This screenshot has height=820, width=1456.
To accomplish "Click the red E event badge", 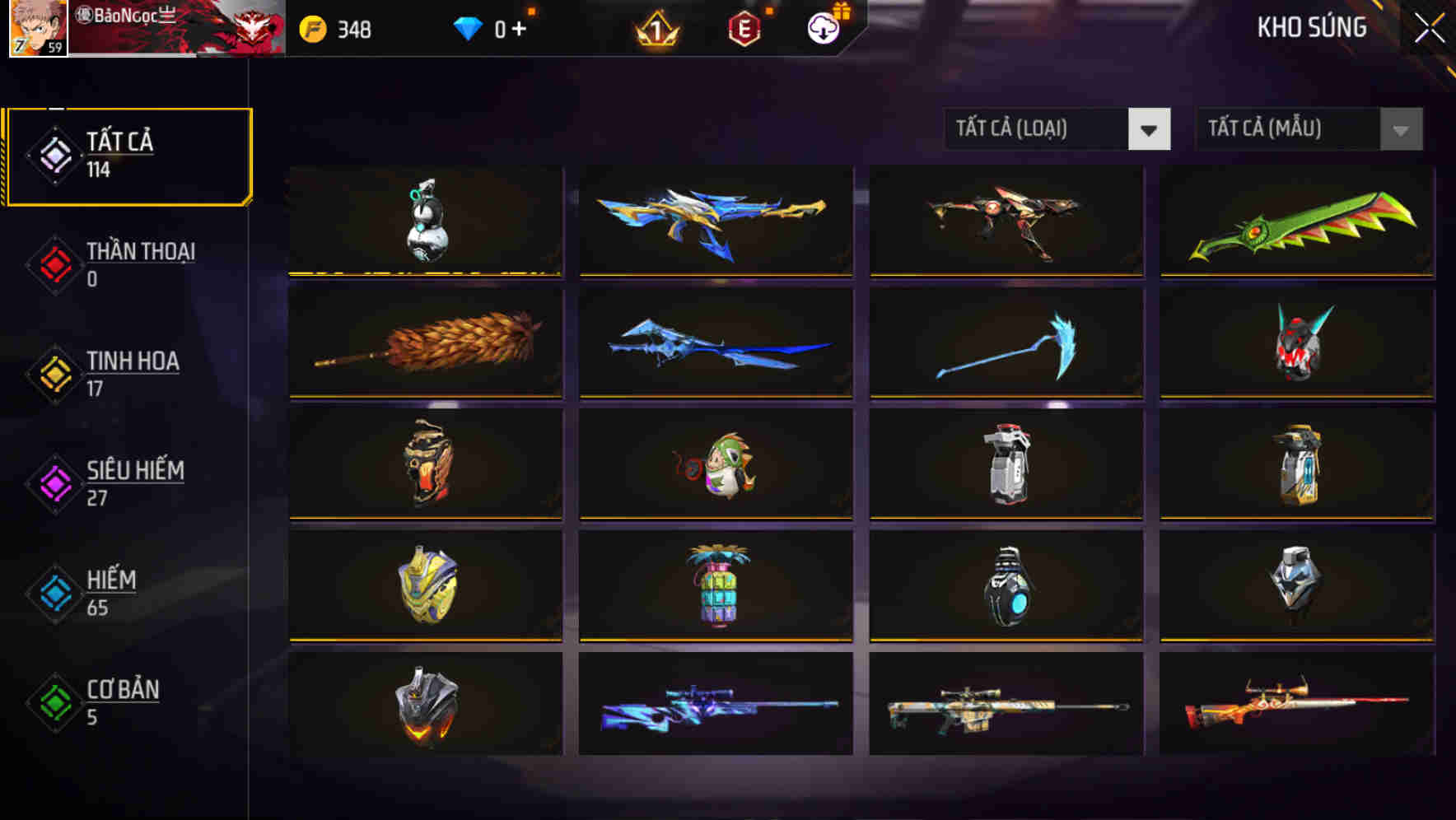I will click(x=744, y=28).
